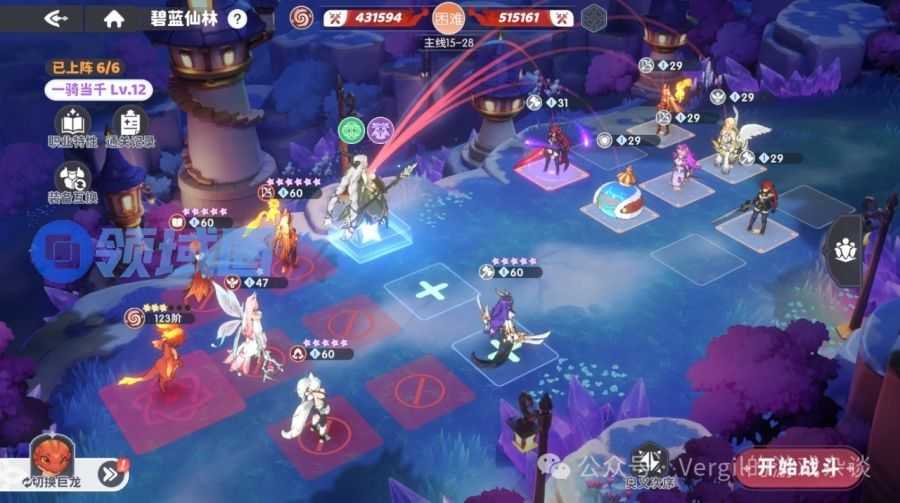Screen dimensions: 900x503
Task: Select the empty plus tile on the board
Action: (431, 291)
